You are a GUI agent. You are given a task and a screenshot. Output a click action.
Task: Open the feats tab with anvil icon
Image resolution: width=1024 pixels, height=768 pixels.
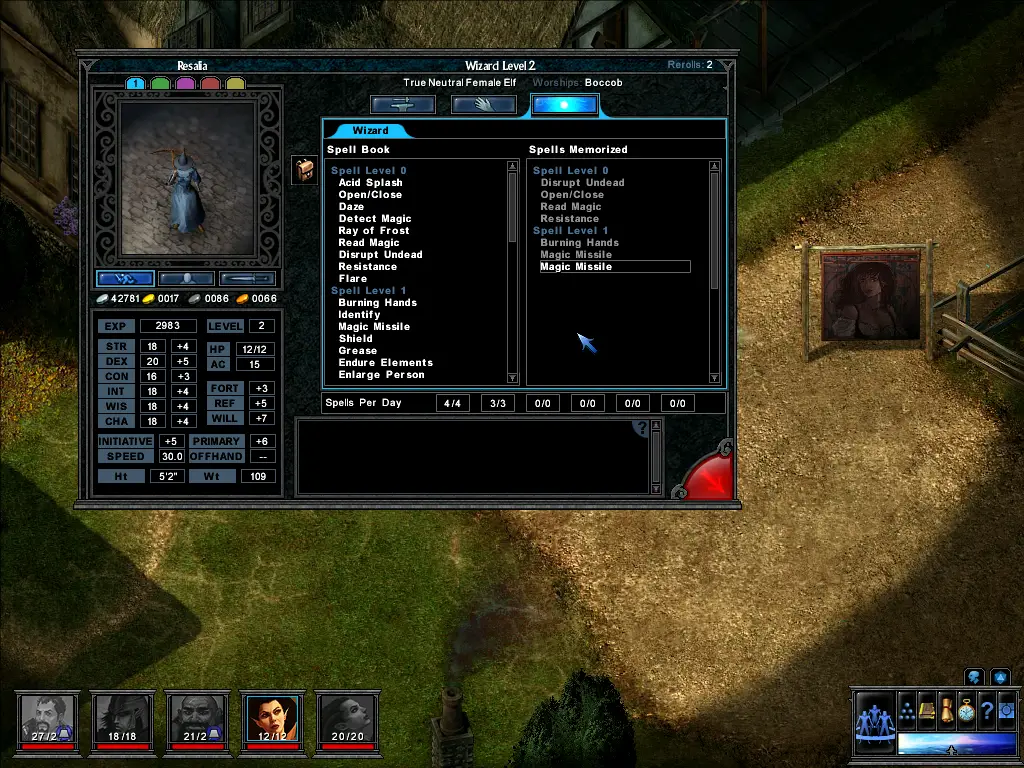tap(403, 104)
